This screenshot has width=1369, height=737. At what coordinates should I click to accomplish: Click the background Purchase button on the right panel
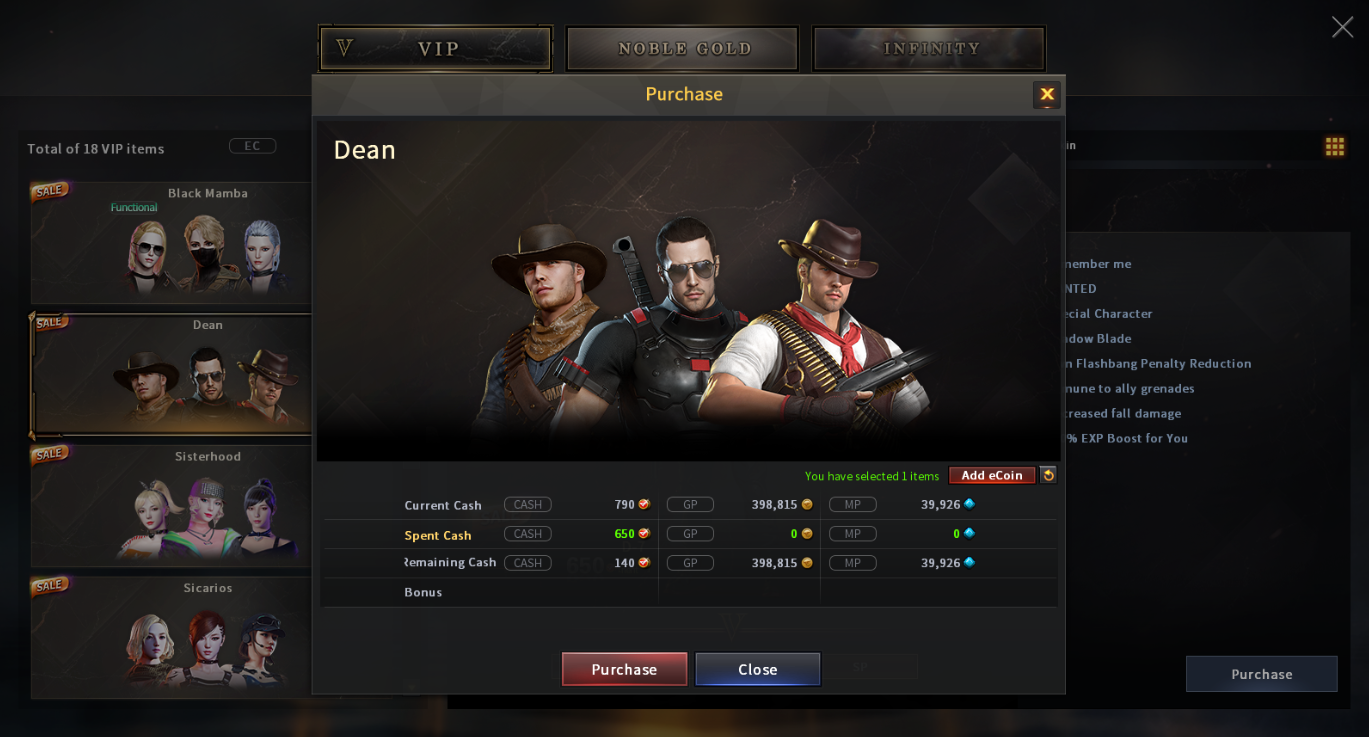pyautogui.click(x=1261, y=674)
